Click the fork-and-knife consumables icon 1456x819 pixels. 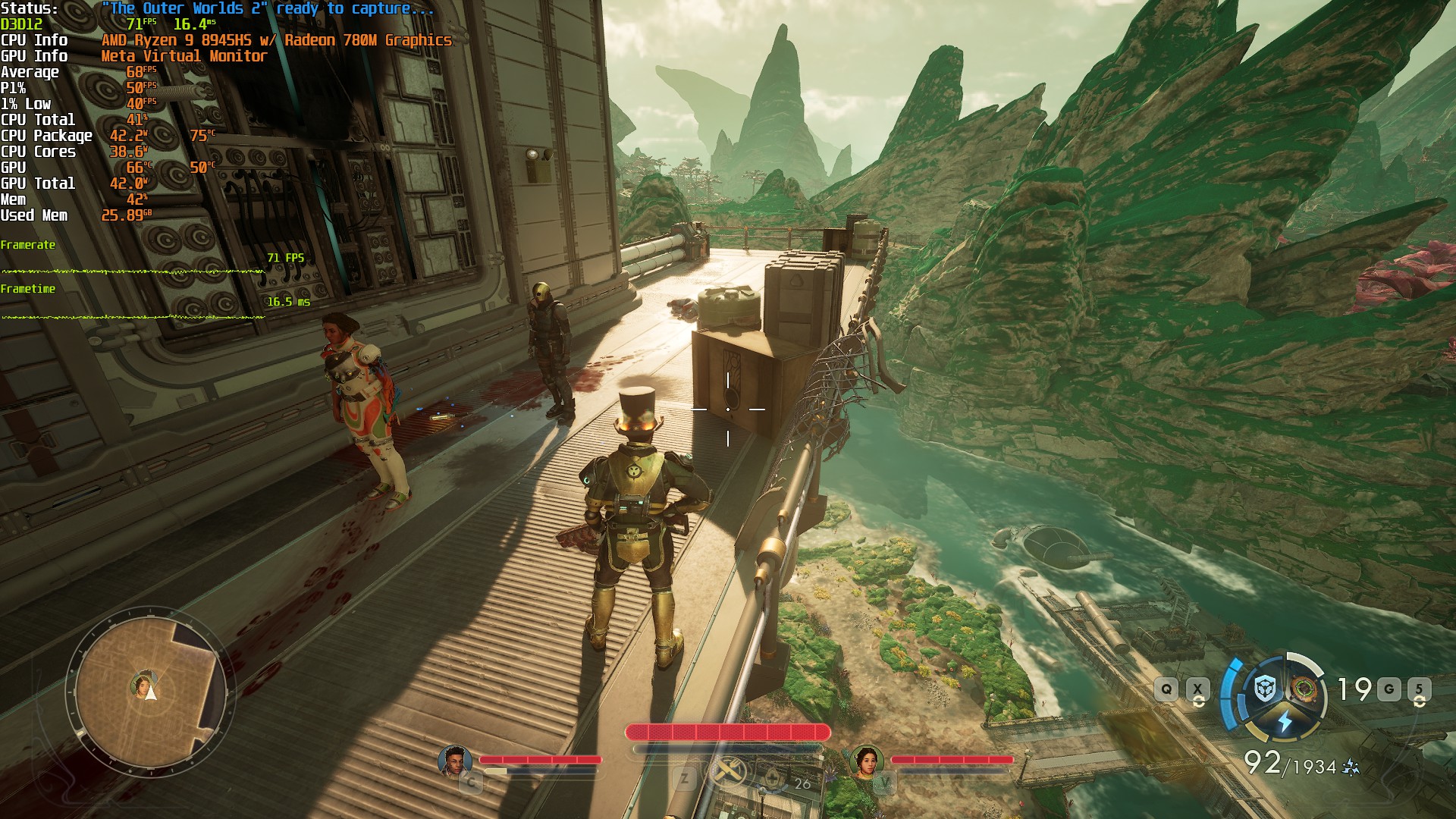click(730, 770)
